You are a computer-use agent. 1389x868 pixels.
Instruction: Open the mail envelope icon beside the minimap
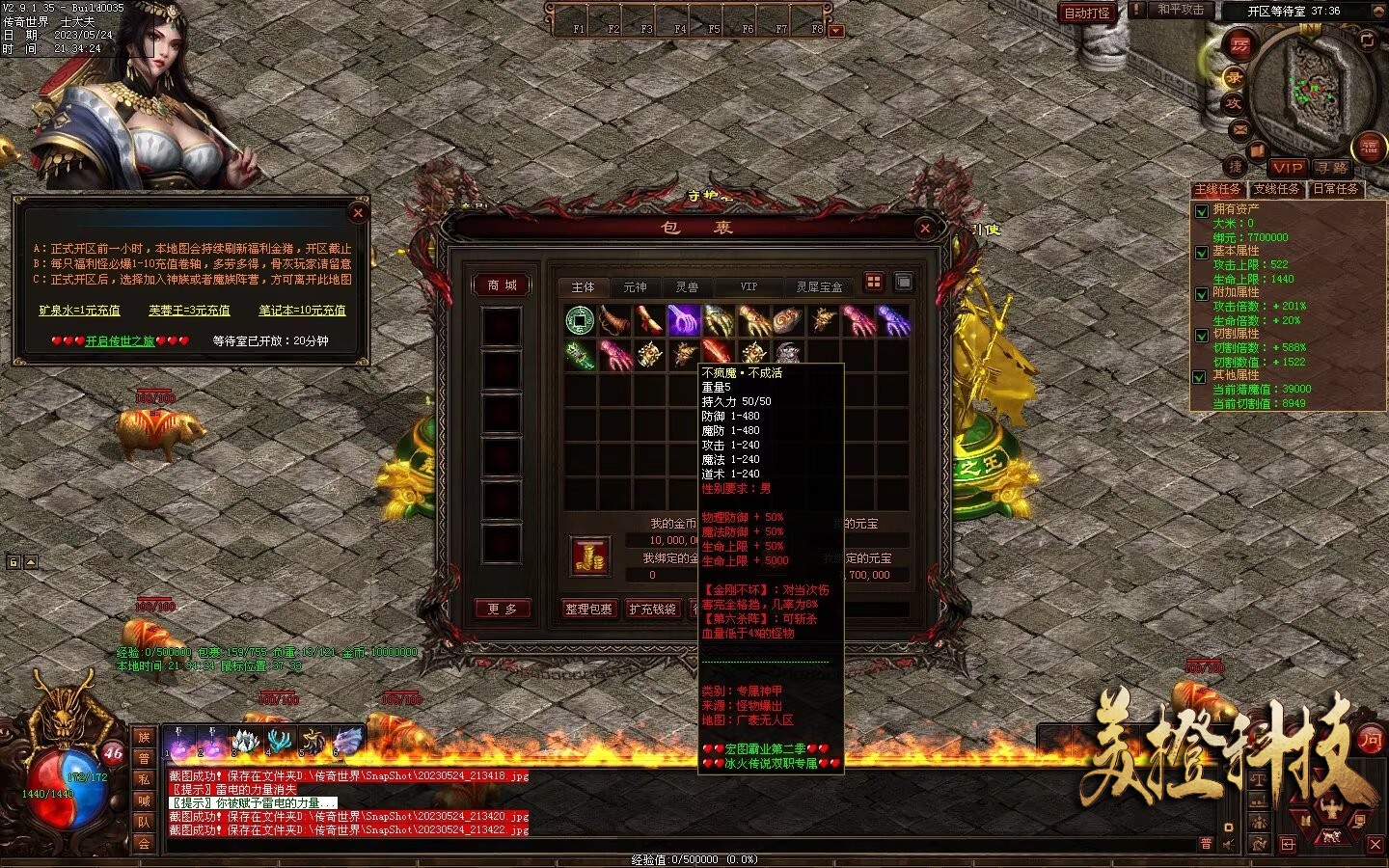pyautogui.click(x=1239, y=129)
